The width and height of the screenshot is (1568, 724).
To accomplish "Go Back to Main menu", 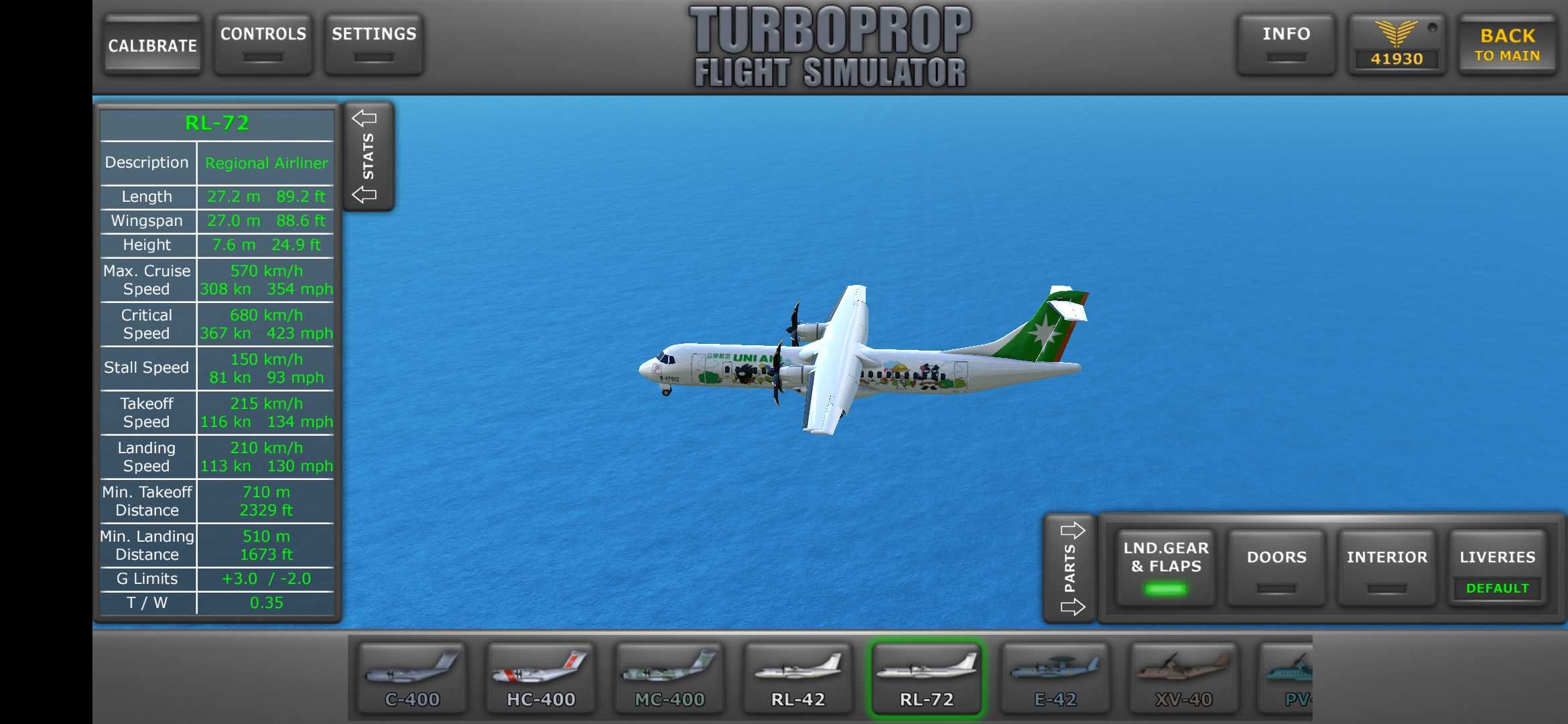I will [x=1507, y=45].
